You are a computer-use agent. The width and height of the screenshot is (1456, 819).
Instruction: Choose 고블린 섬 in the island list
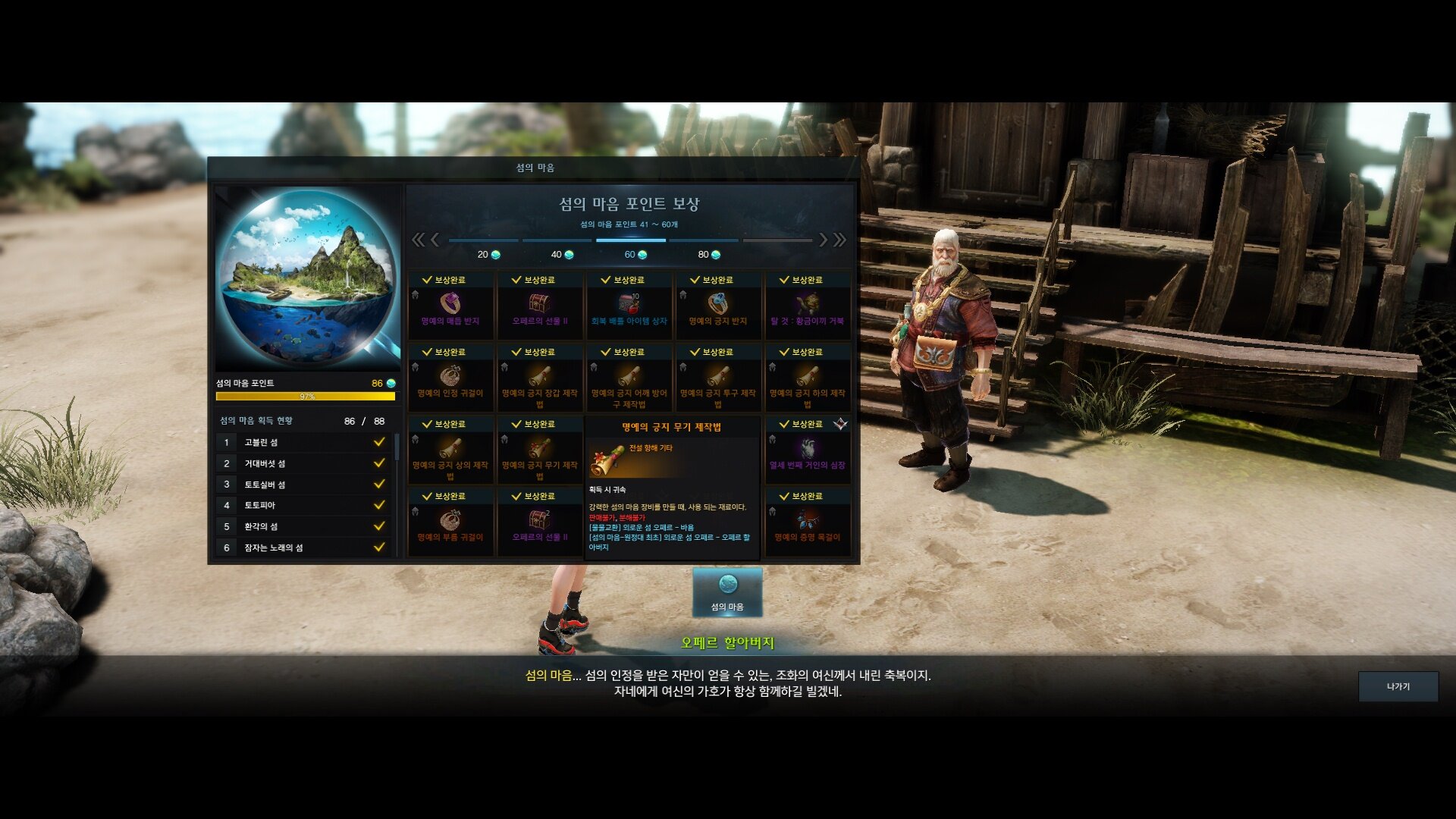[303, 442]
